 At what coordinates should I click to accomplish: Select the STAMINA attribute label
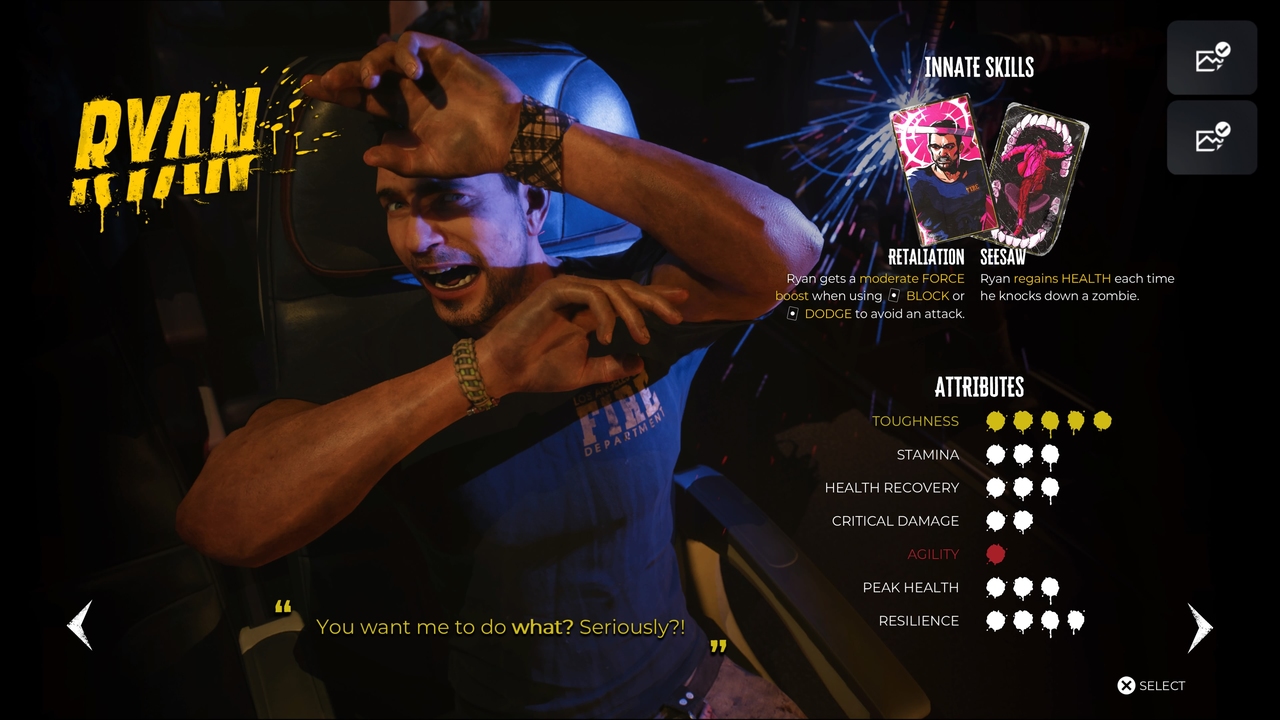[928, 454]
